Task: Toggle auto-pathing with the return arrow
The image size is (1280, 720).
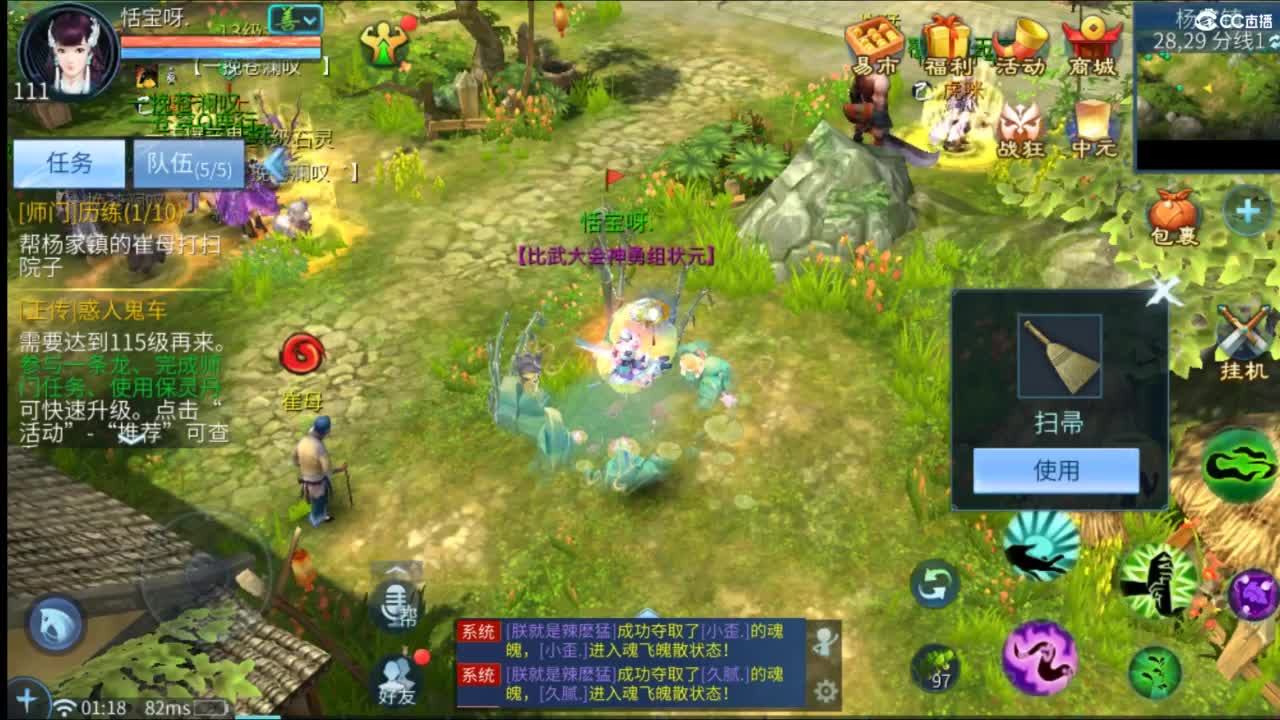Action: point(934,585)
